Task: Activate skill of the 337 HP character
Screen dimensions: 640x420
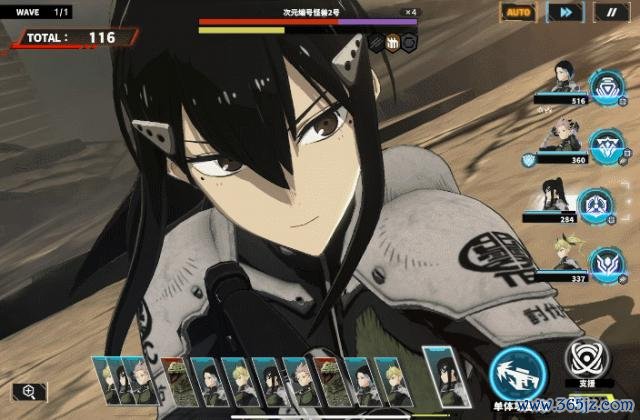Action: (x=604, y=262)
